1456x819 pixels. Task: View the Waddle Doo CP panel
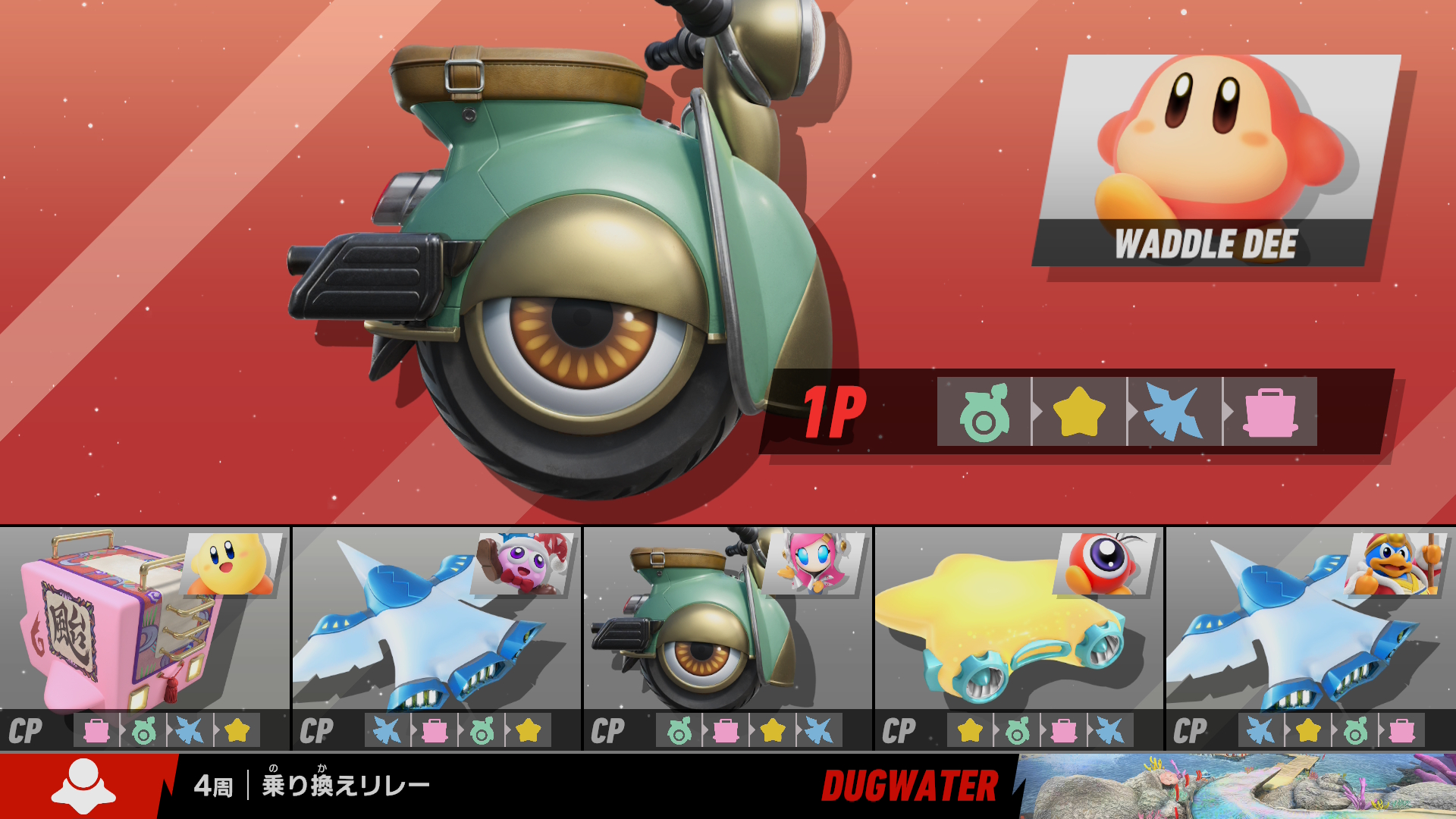point(1018,637)
